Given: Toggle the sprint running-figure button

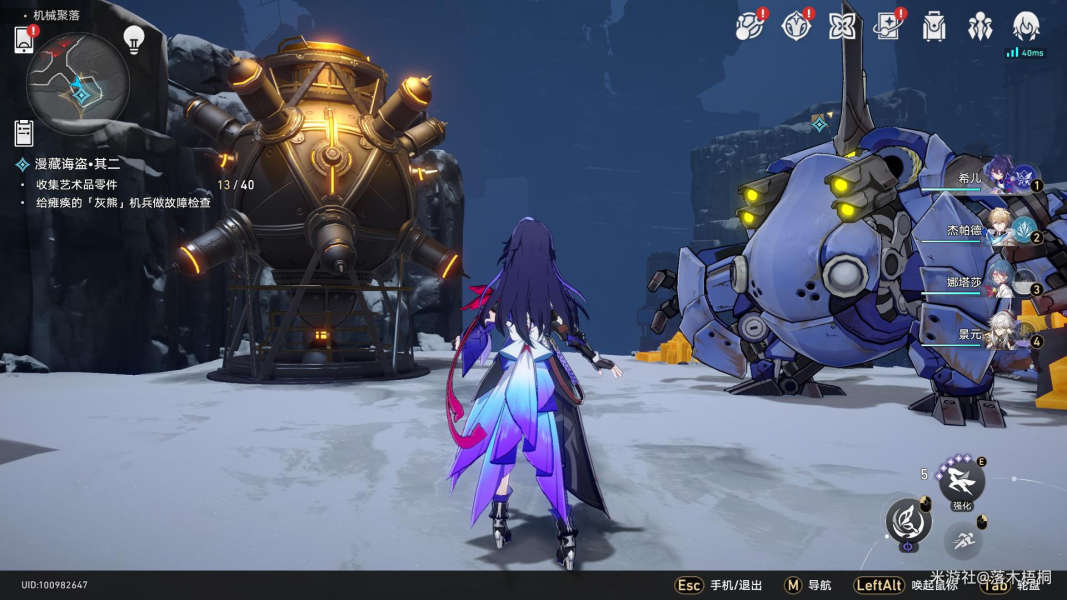Looking at the screenshot, I should pos(962,540).
